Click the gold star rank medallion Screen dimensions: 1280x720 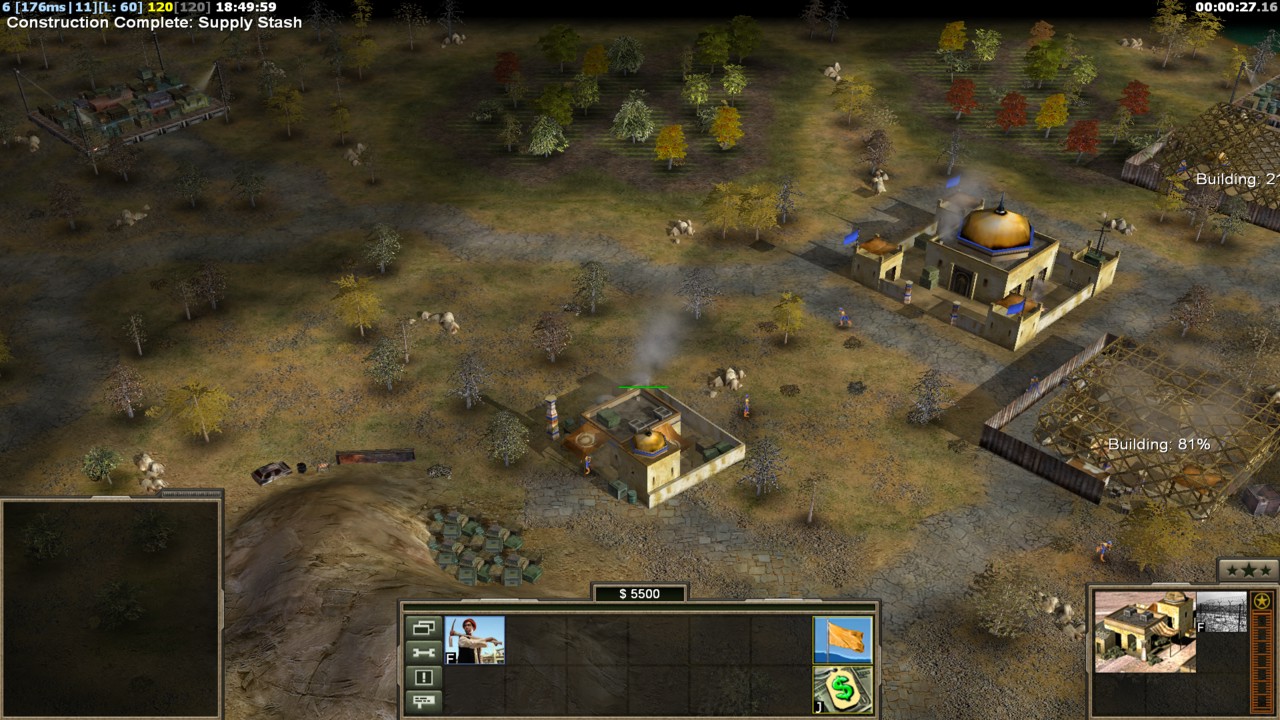click(1262, 601)
